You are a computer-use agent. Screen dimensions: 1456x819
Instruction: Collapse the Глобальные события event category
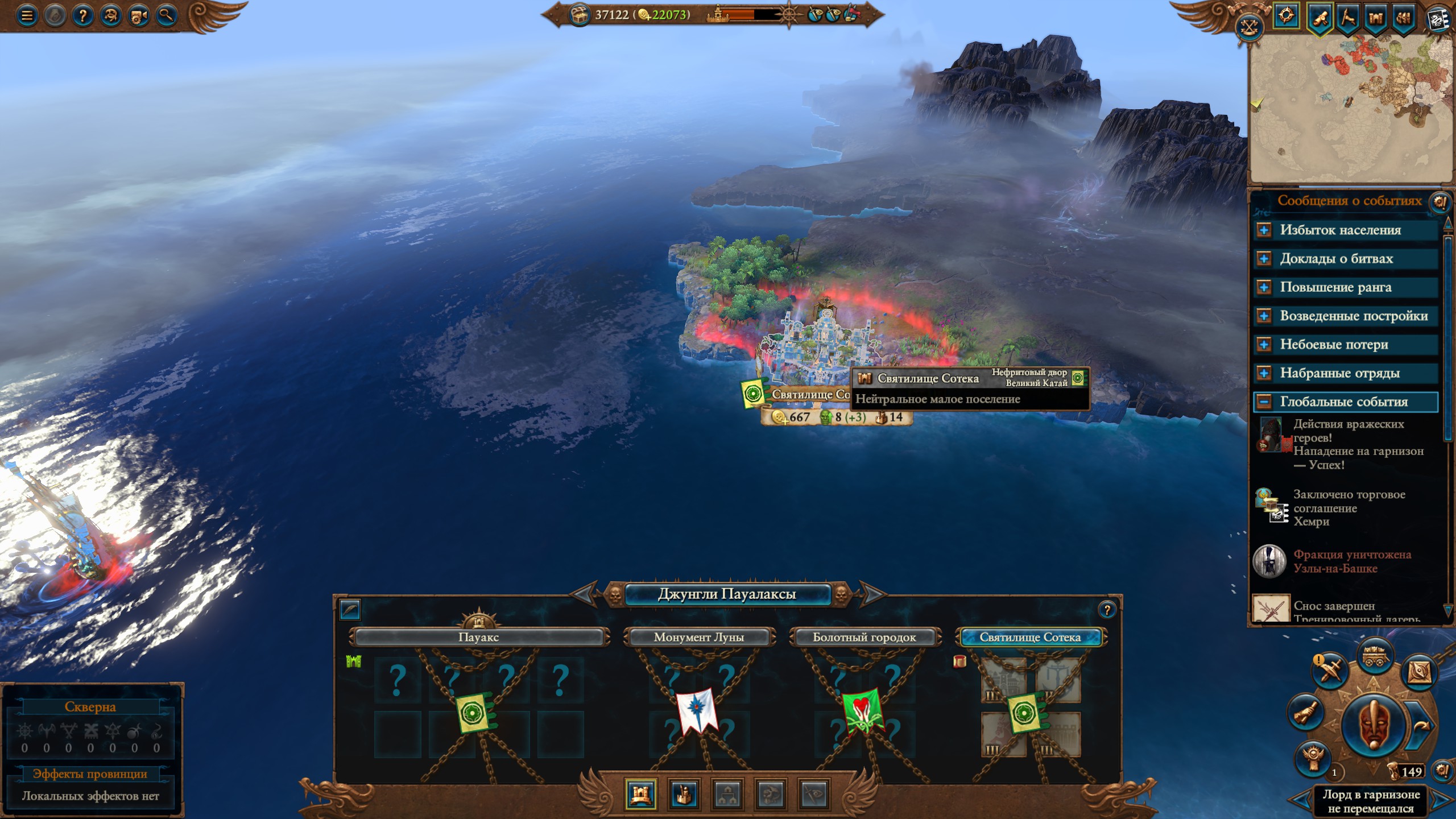point(1264,402)
